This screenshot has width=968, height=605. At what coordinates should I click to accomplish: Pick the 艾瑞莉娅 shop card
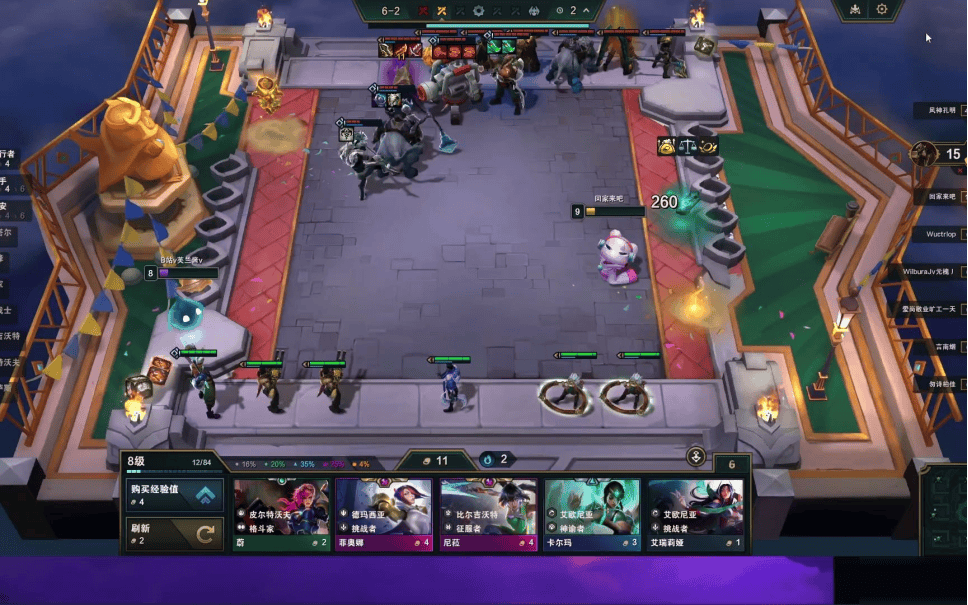[695, 514]
